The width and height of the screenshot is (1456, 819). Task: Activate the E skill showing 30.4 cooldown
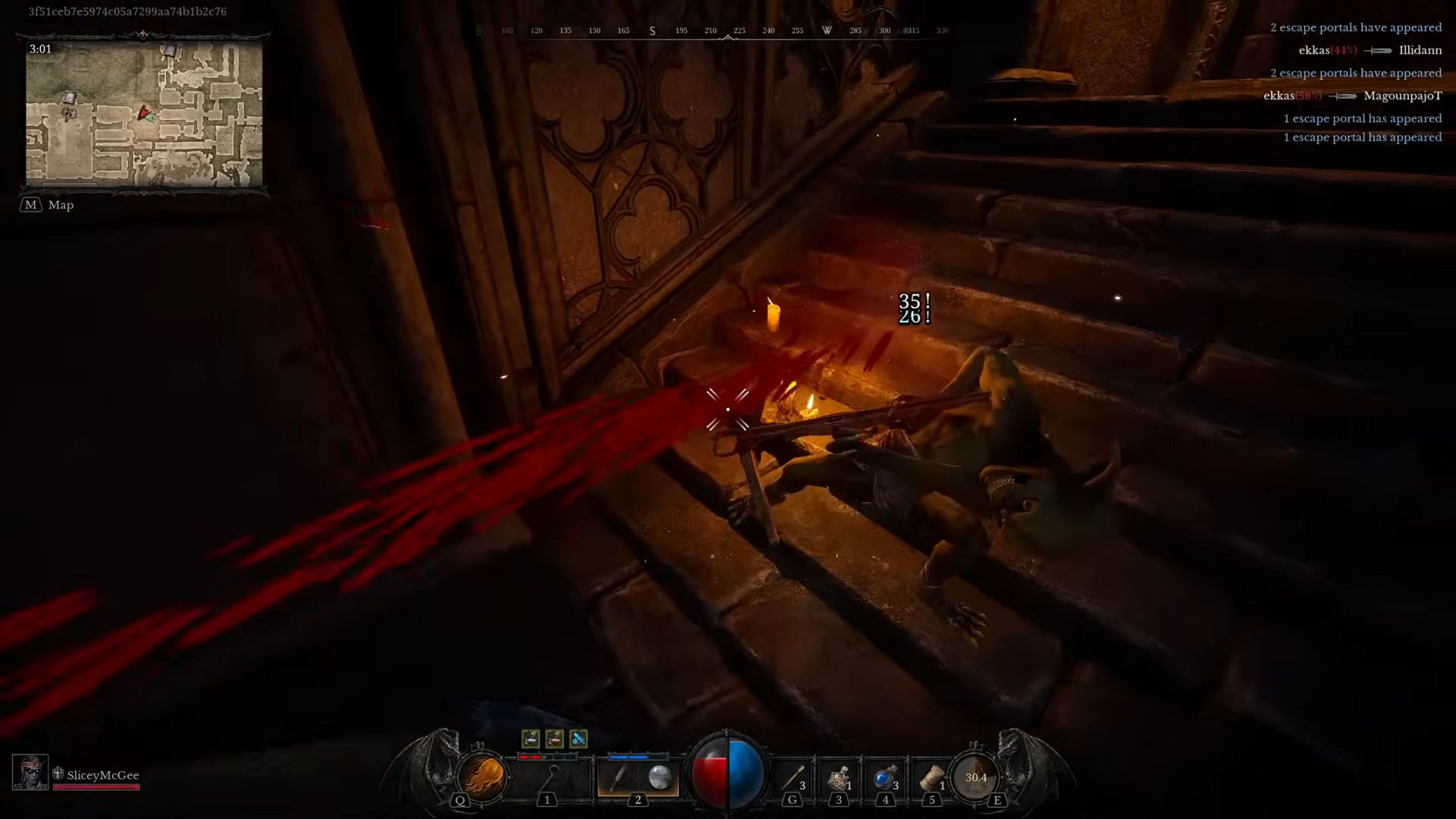tap(976, 777)
